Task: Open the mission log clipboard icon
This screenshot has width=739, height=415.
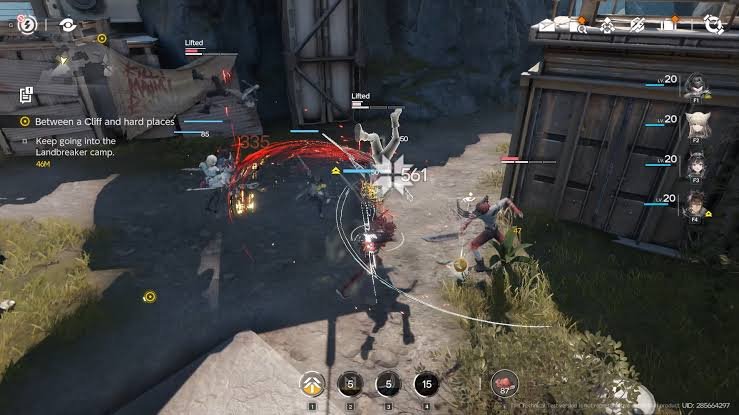Action: point(27,96)
